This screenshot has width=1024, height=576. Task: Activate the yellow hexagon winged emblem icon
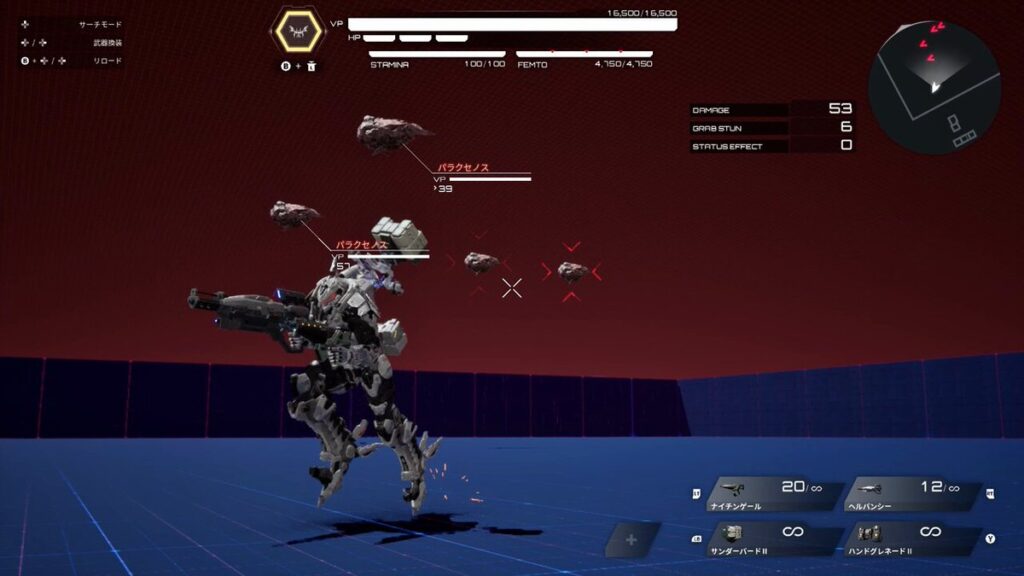(x=297, y=32)
